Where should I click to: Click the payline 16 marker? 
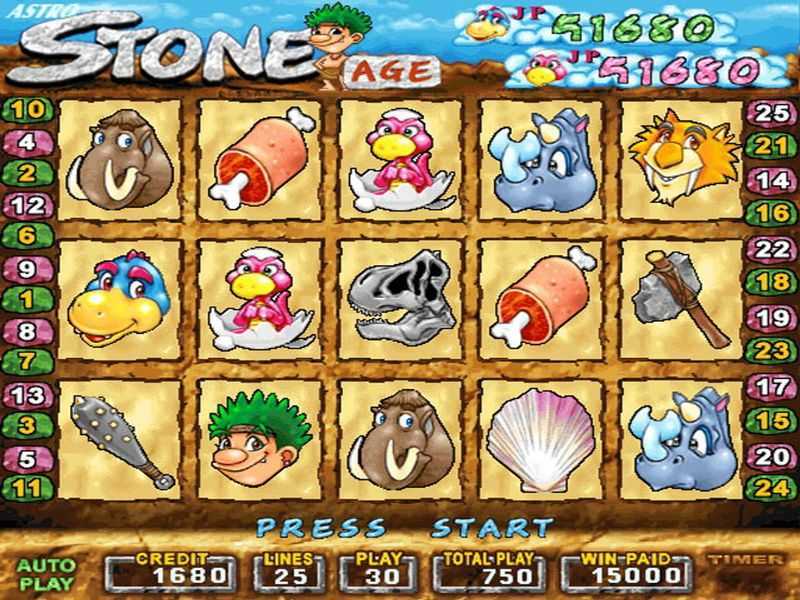coord(771,212)
